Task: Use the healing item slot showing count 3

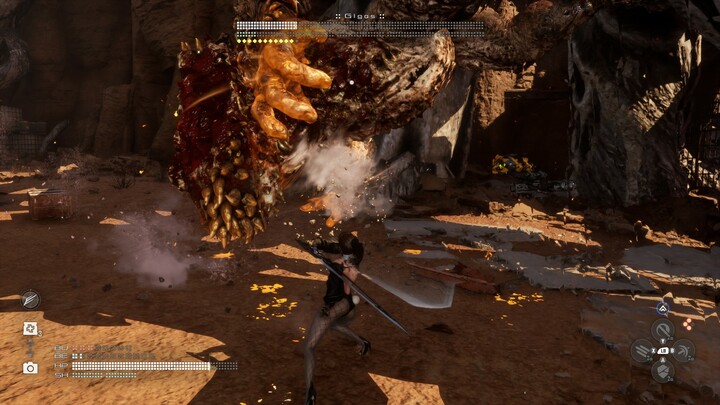Action: (x=30, y=328)
